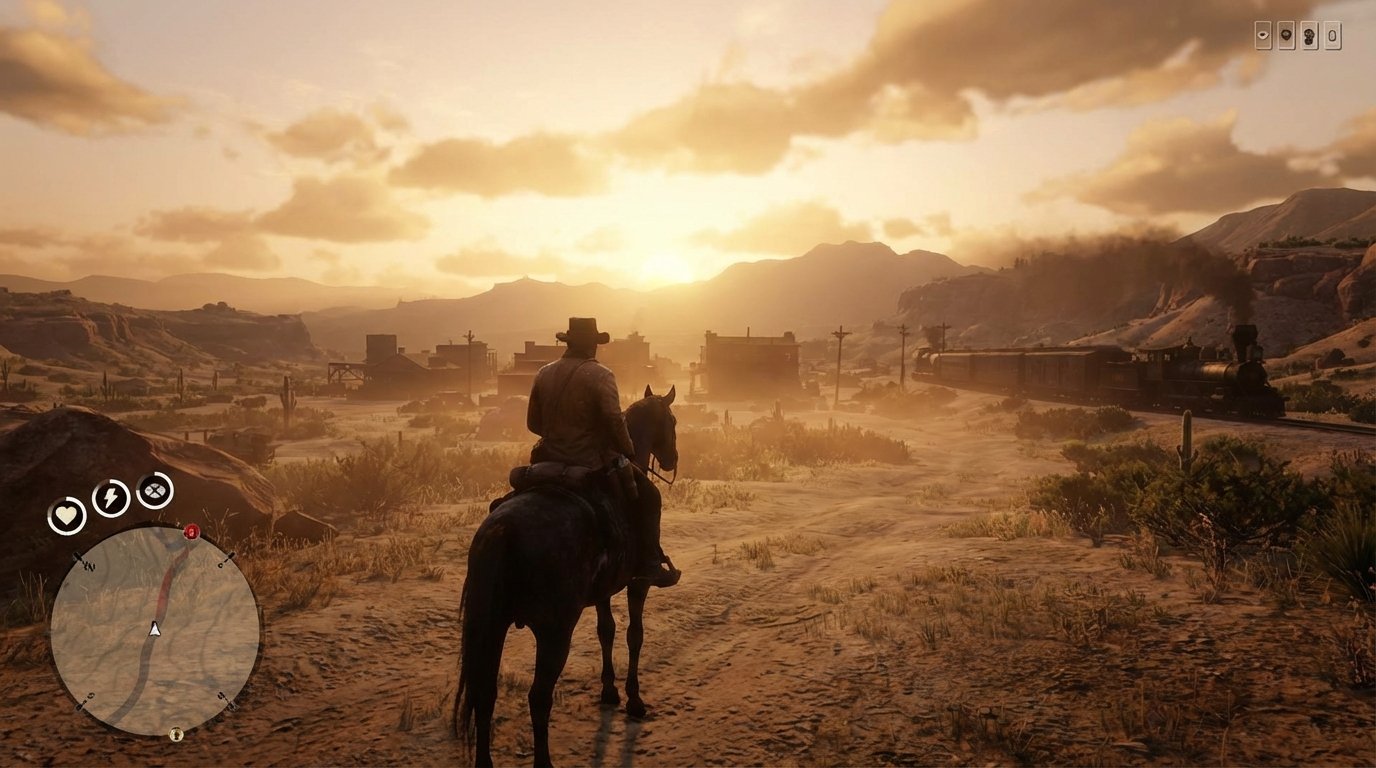The image size is (1376, 768).
Task: Click the red enemy blip on the minimap
Action: click(x=191, y=532)
